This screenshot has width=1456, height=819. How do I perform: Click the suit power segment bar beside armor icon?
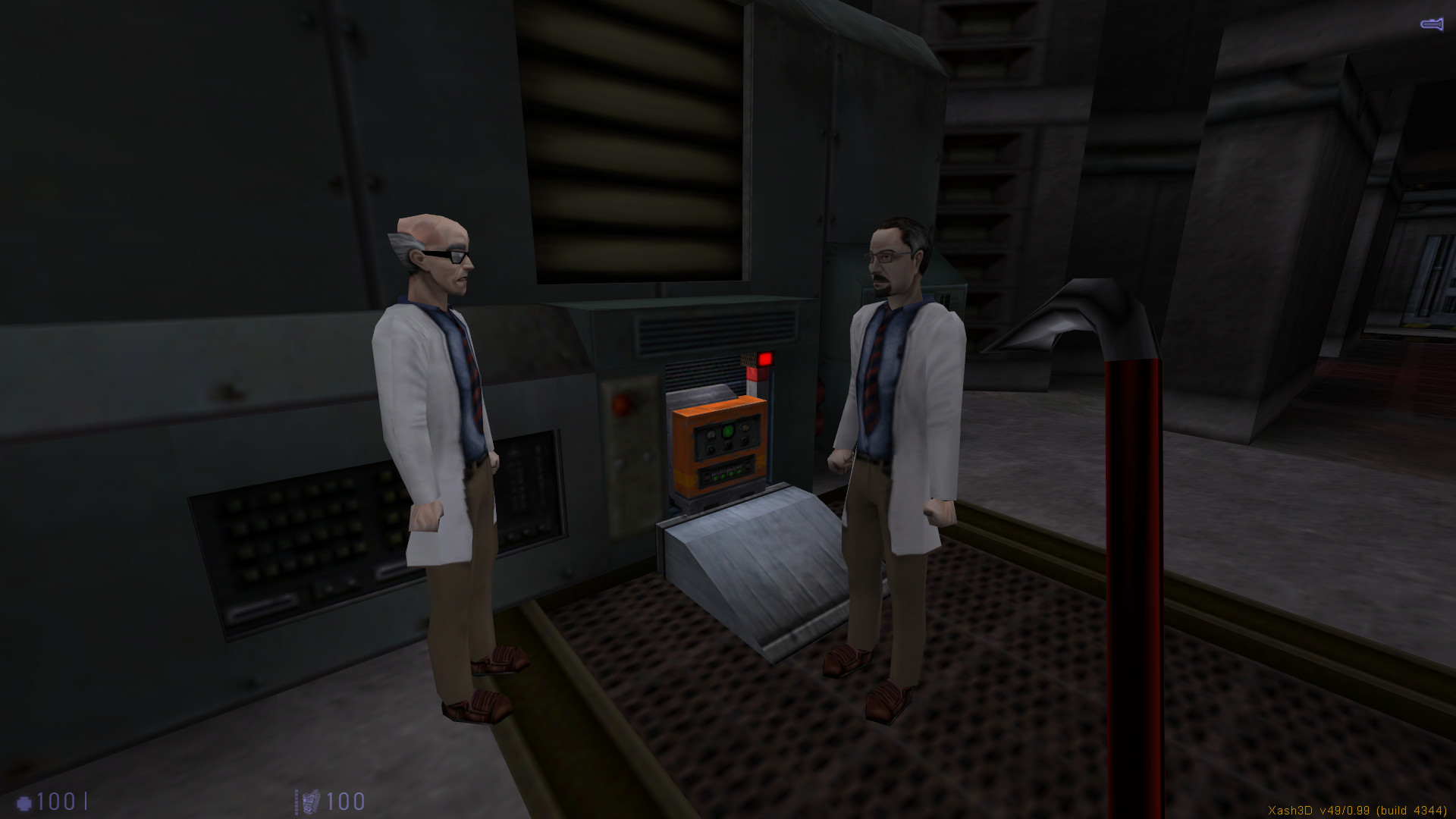tap(296, 802)
